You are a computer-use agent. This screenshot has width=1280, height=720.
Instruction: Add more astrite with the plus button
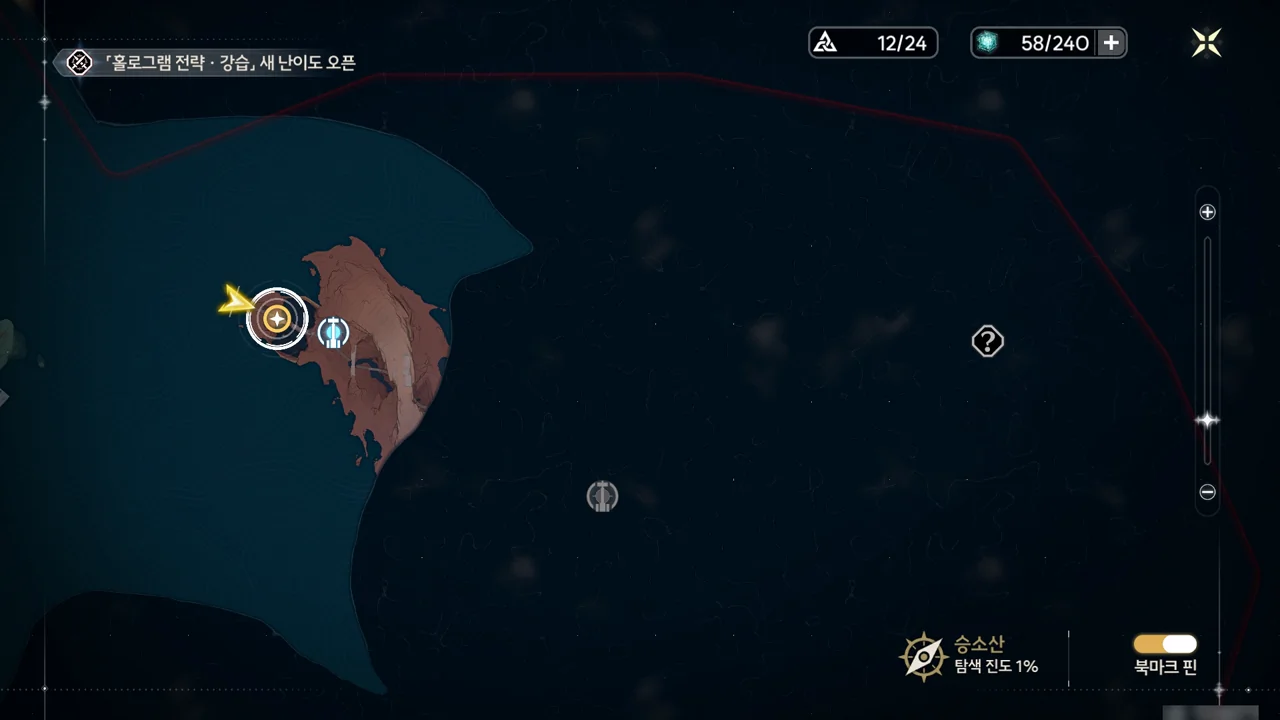point(1111,43)
